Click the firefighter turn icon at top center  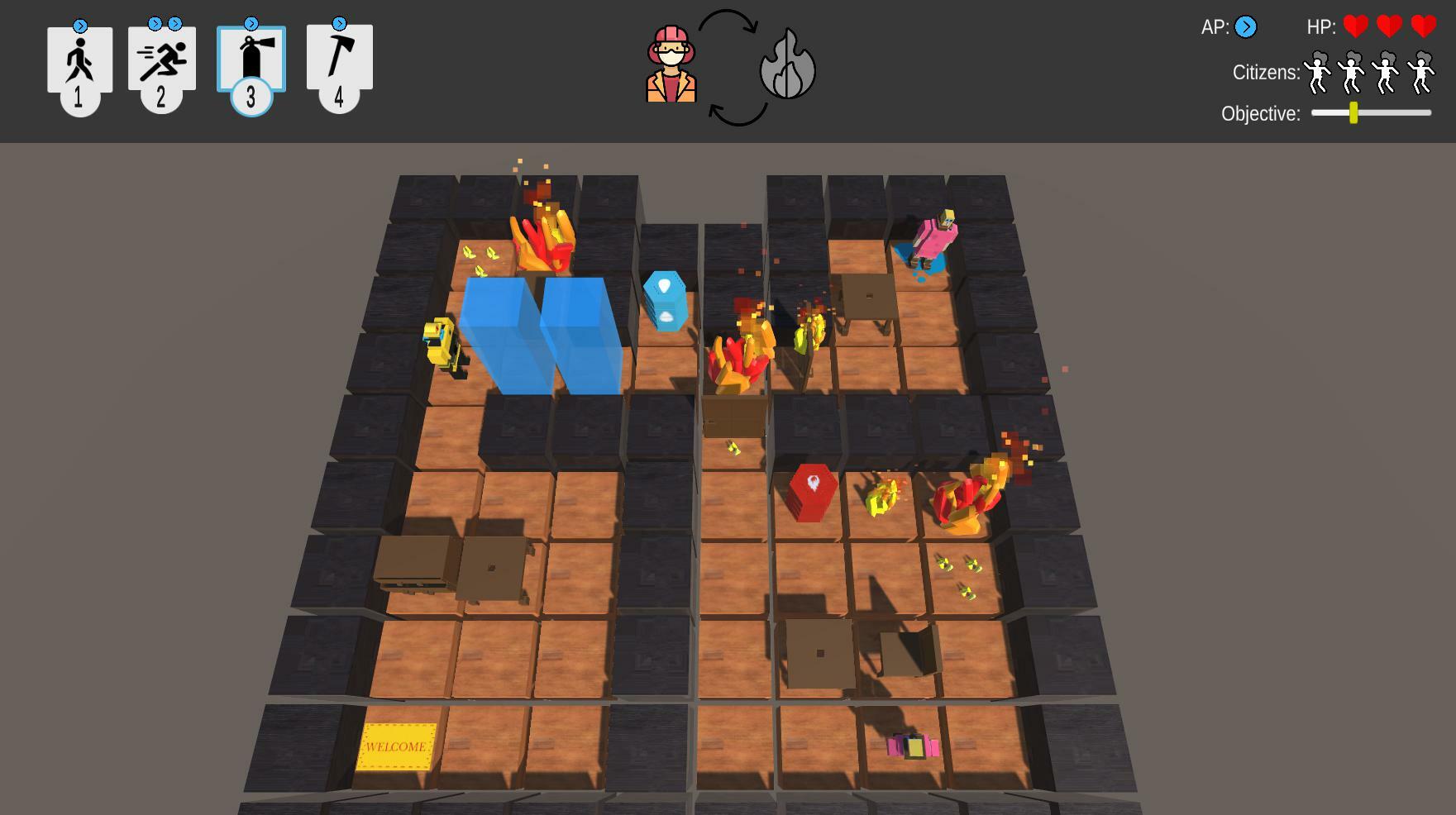pos(671,62)
